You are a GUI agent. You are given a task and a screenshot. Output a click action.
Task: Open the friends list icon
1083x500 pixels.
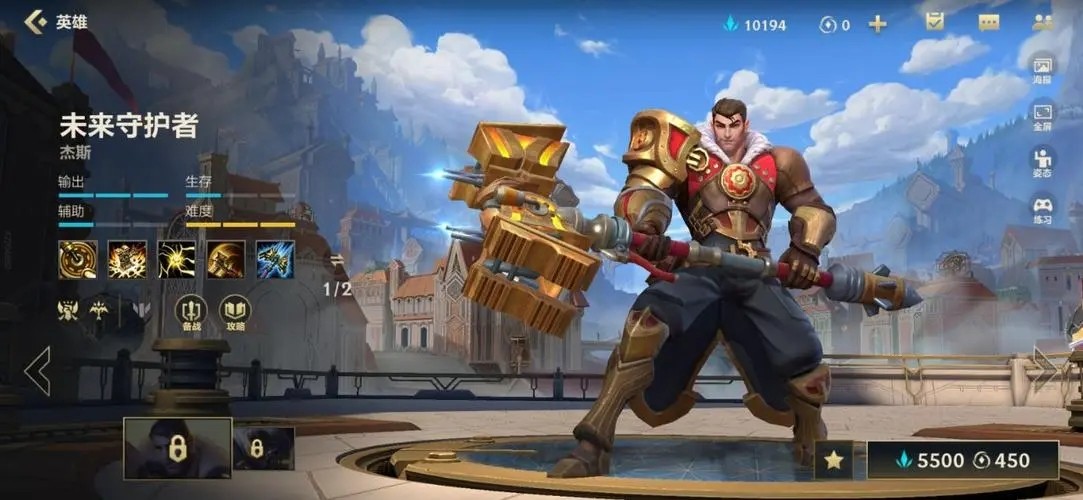click(1043, 22)
